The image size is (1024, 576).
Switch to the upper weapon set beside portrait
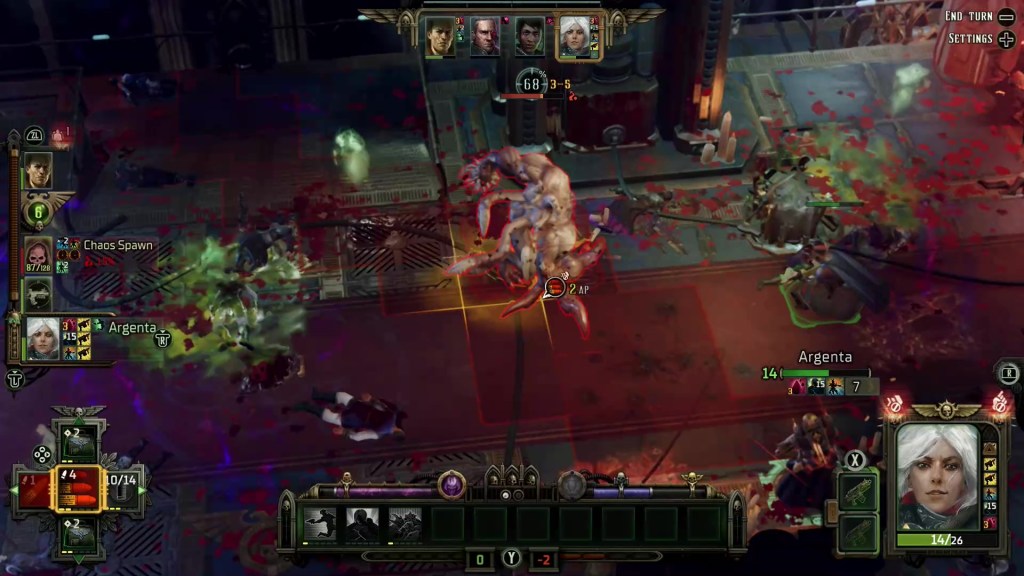tap(858, 491)
